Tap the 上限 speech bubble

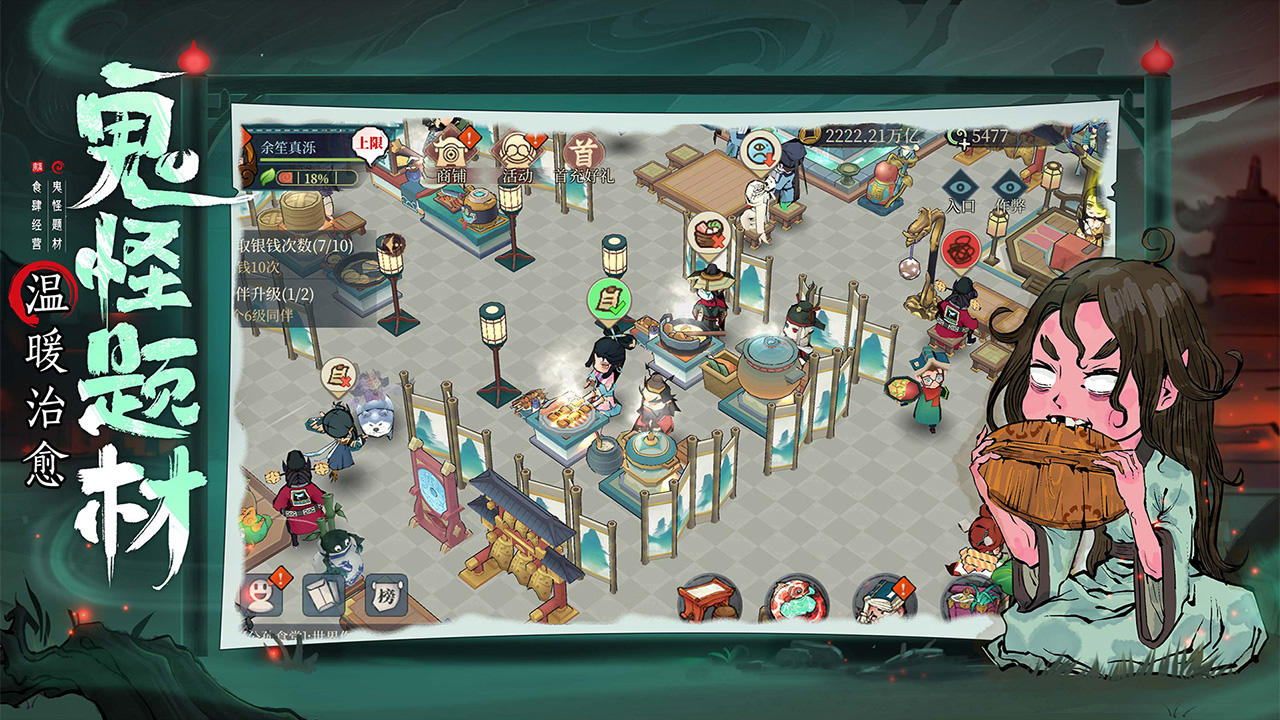click(369, 144)
